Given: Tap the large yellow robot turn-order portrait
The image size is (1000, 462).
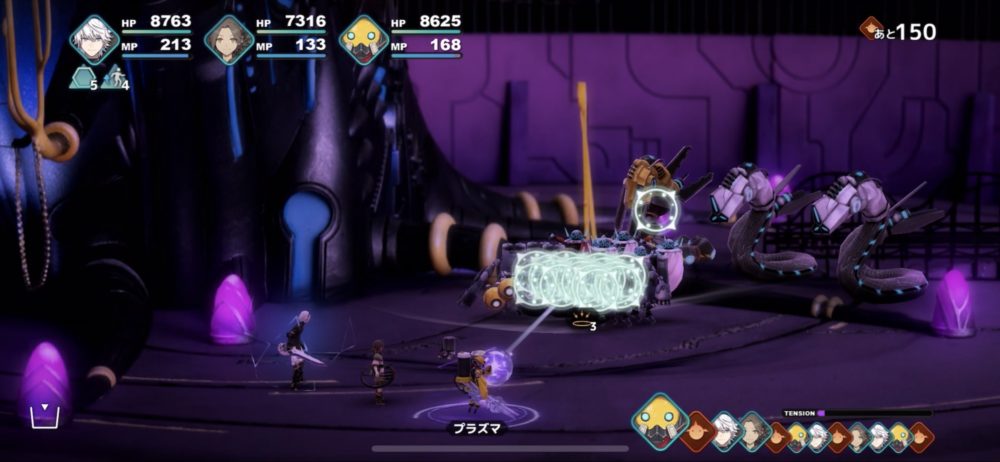Looking at the screenshot, I should [659, 420].
